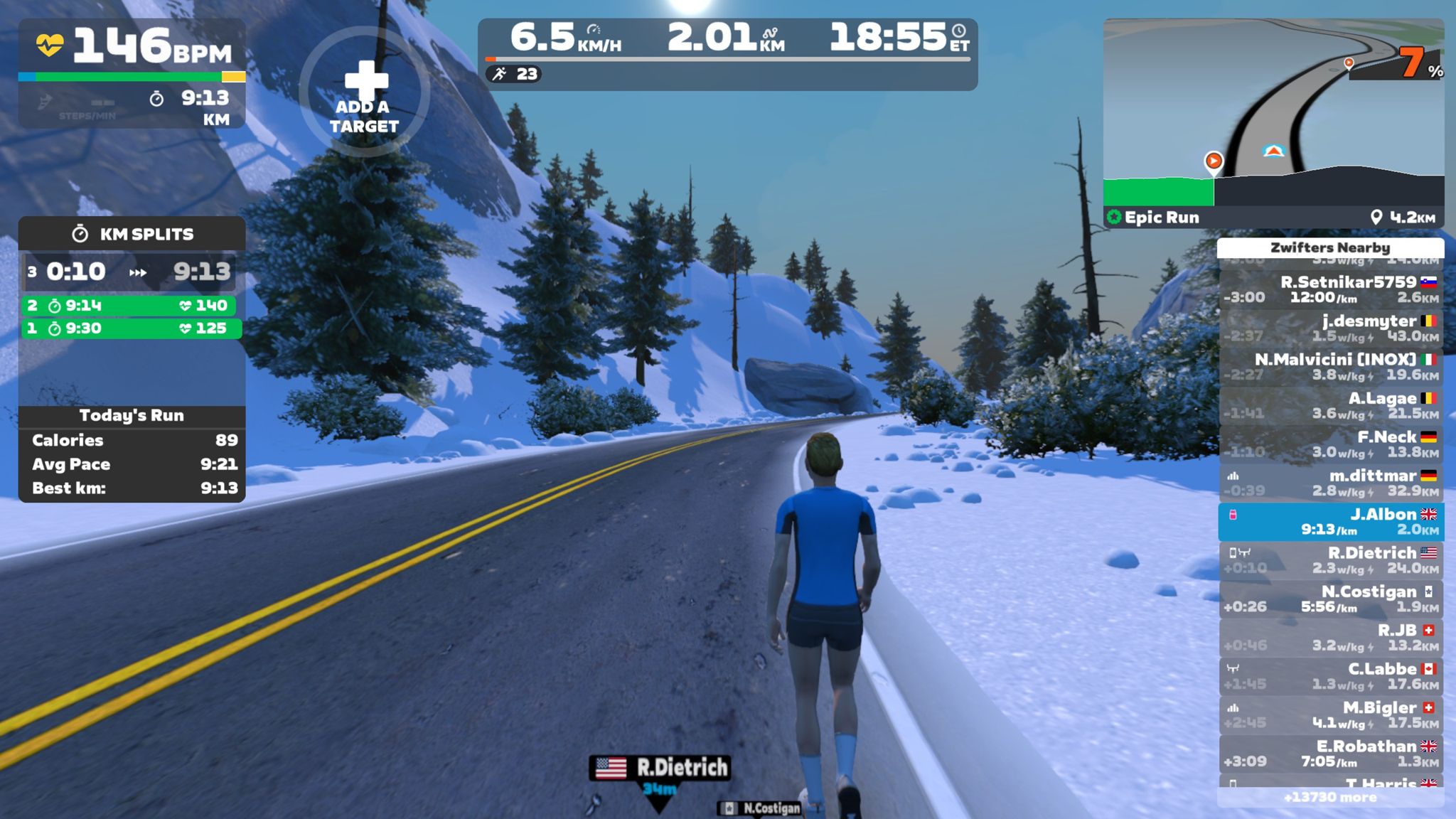Select the kilometer 2 split row

tap(131, 306)
